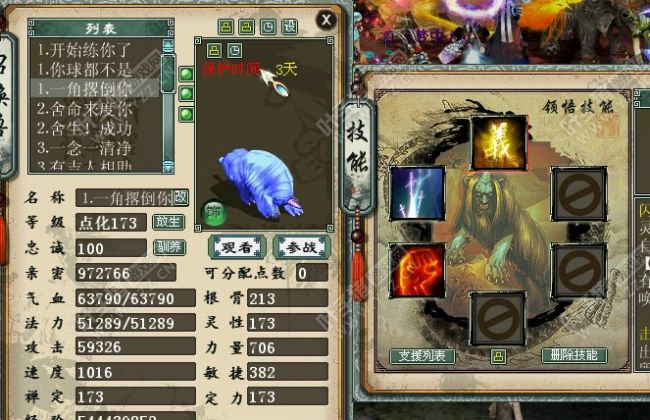
Task: Select the red fire fist skill icon
Action: pos(418,270)
